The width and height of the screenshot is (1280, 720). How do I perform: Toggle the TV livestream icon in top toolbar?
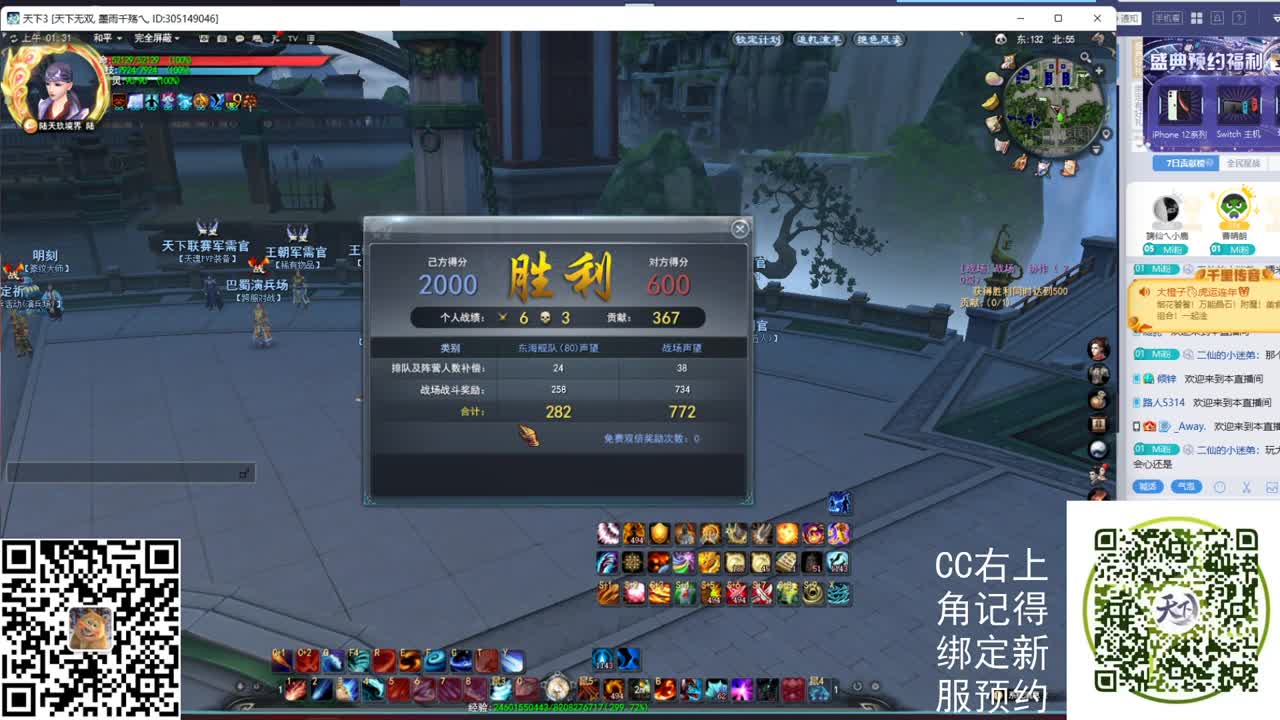(x=293, y=38)
